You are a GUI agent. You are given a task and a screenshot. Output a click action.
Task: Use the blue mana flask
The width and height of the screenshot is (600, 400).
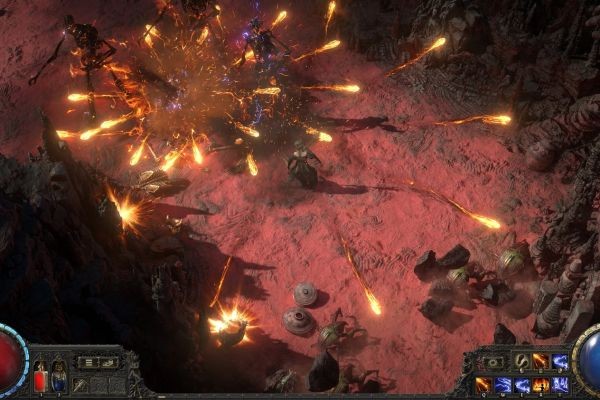tap(59, 378)
